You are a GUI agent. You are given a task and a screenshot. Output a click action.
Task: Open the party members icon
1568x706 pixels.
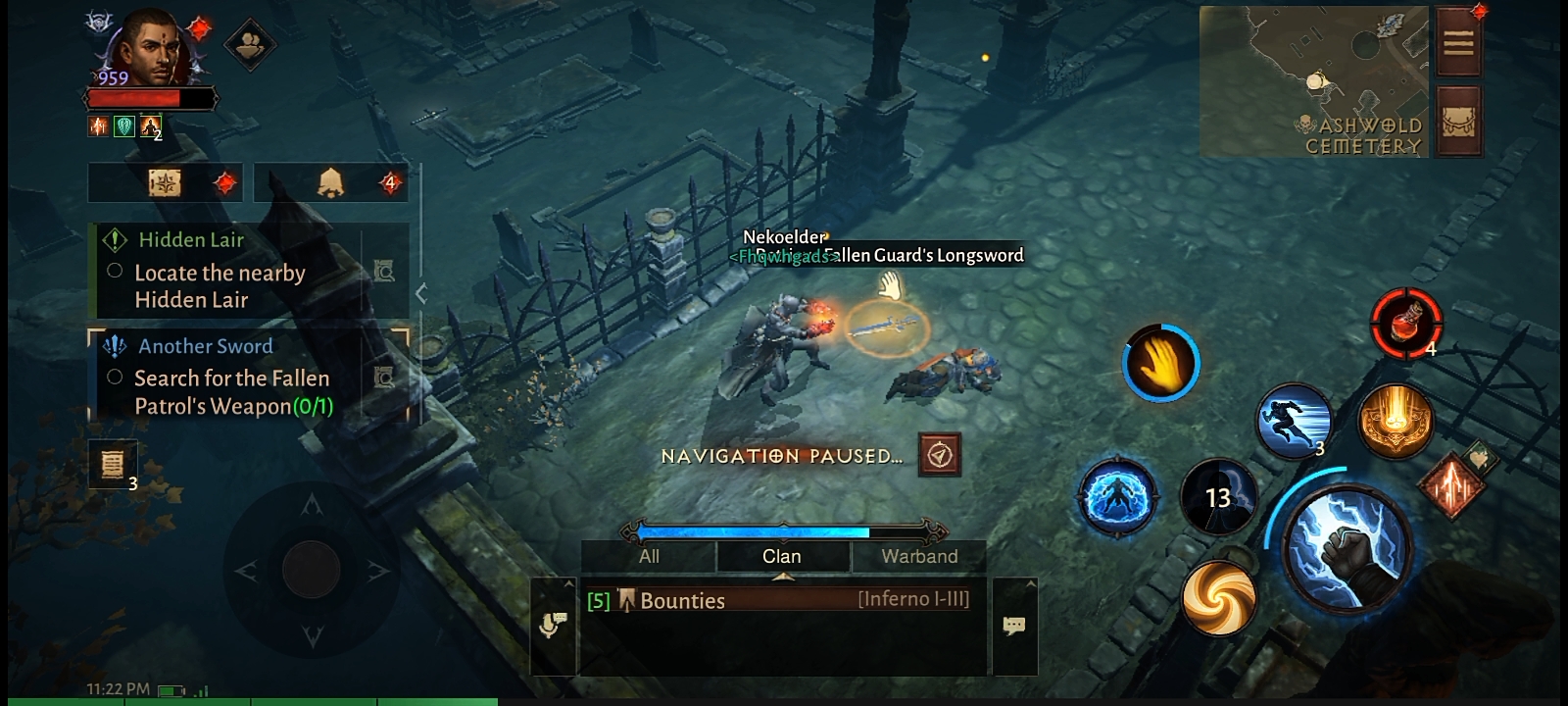click(x=250, y=44)
